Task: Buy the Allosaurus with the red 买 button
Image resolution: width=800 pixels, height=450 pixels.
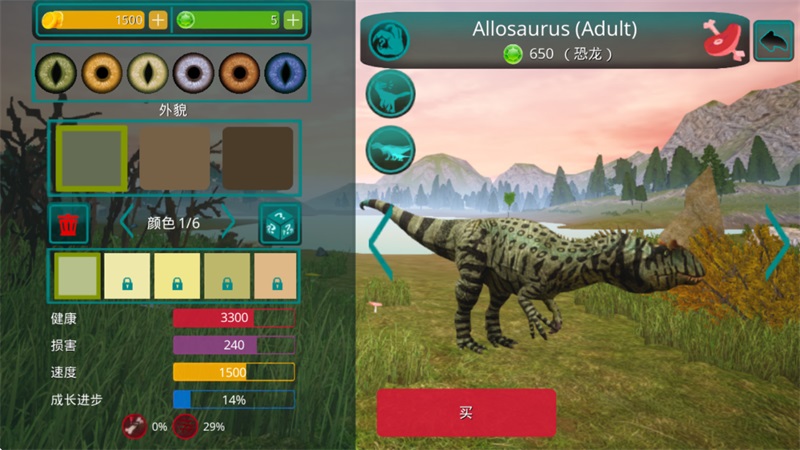Action: 465,412
